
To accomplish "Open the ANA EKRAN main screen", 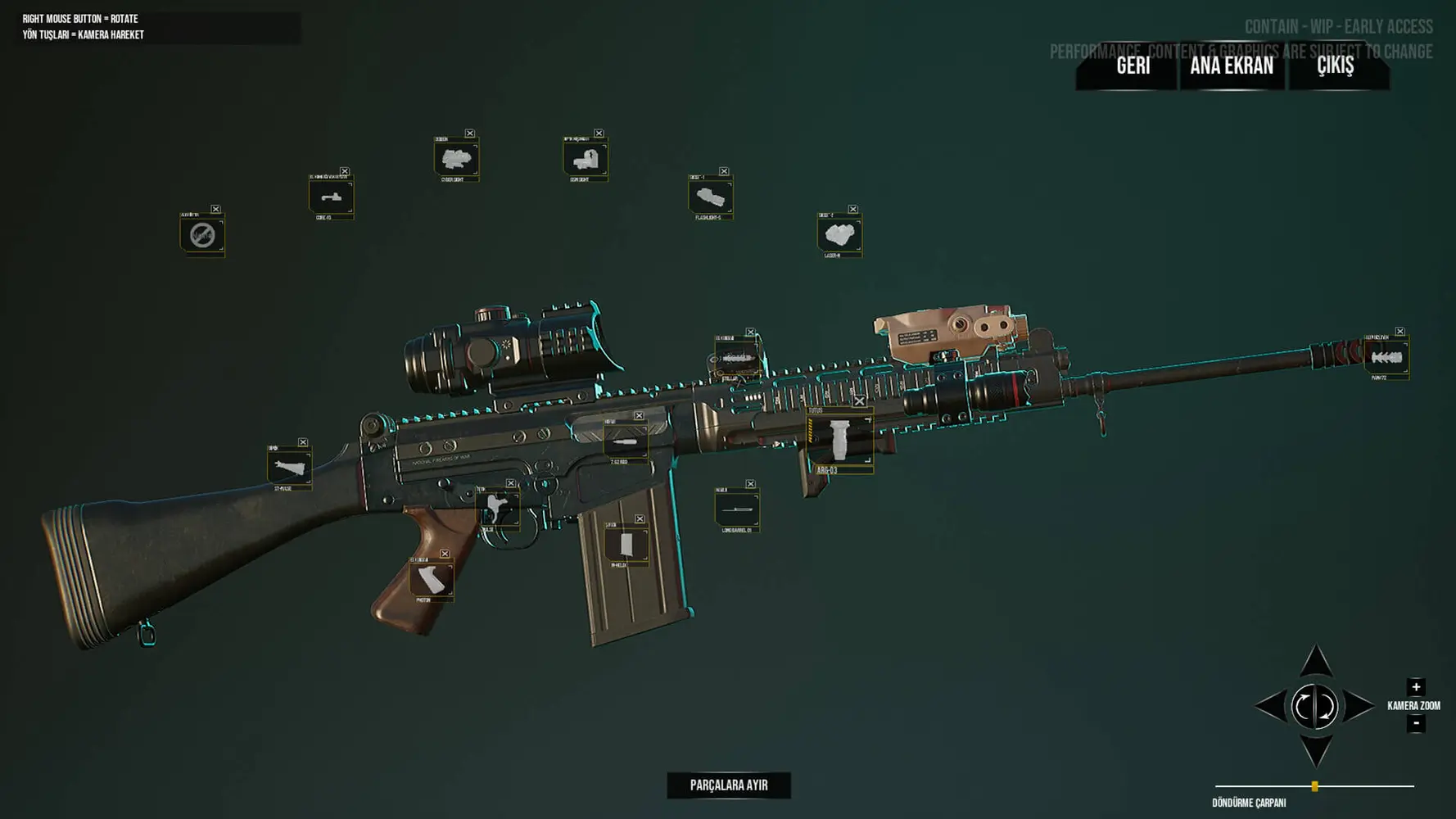I will (x=1231, y=66).
